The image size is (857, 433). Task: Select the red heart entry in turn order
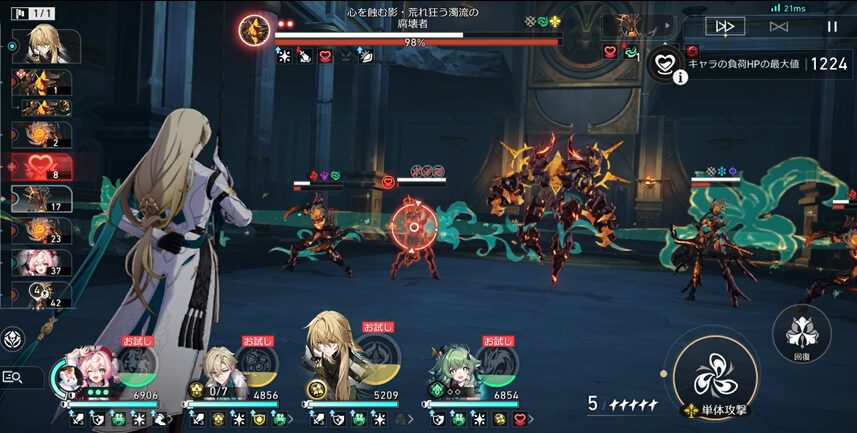[42, 167]
